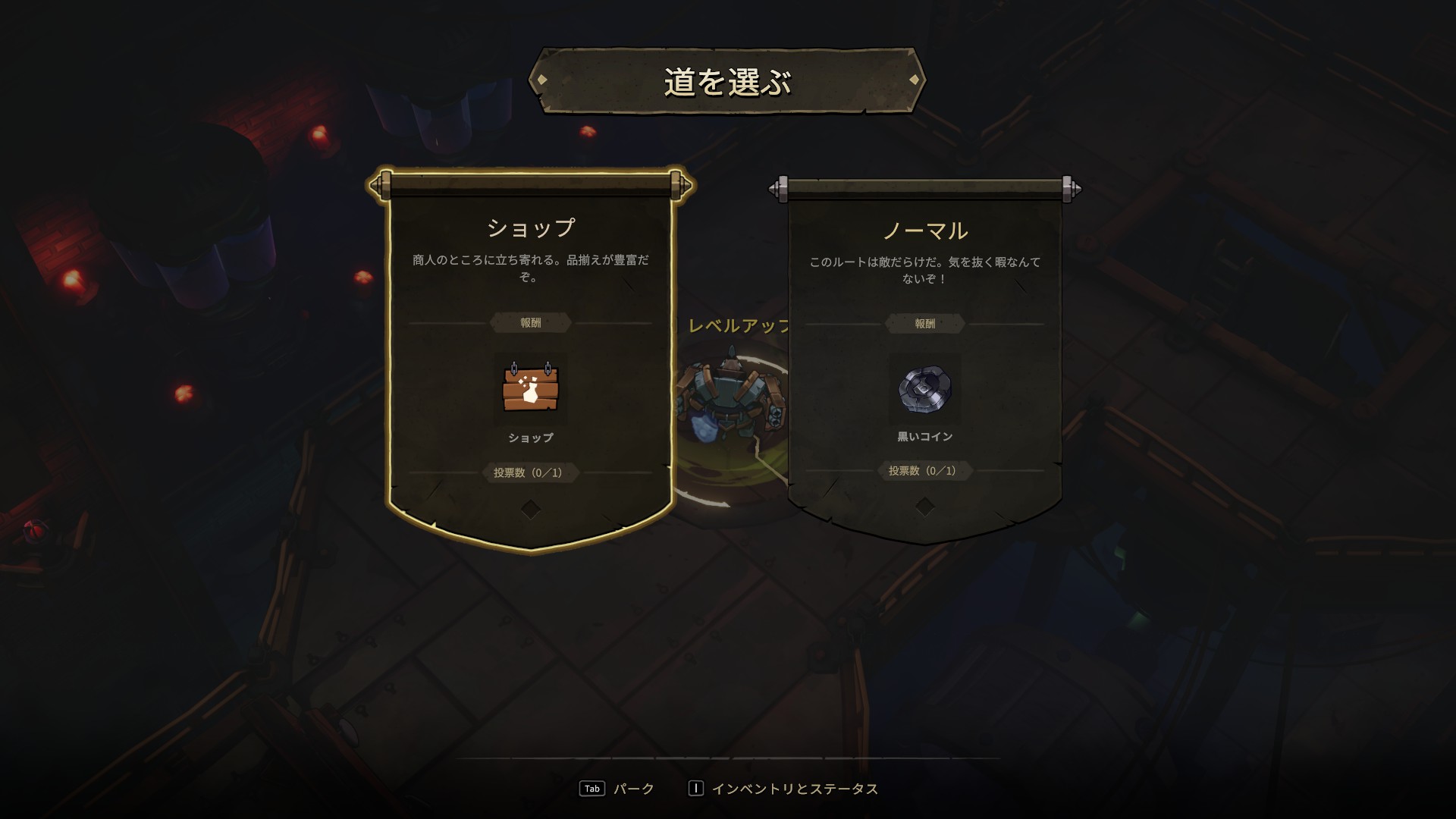Select the shop signboard reward icon

click(x=530, y=388)
